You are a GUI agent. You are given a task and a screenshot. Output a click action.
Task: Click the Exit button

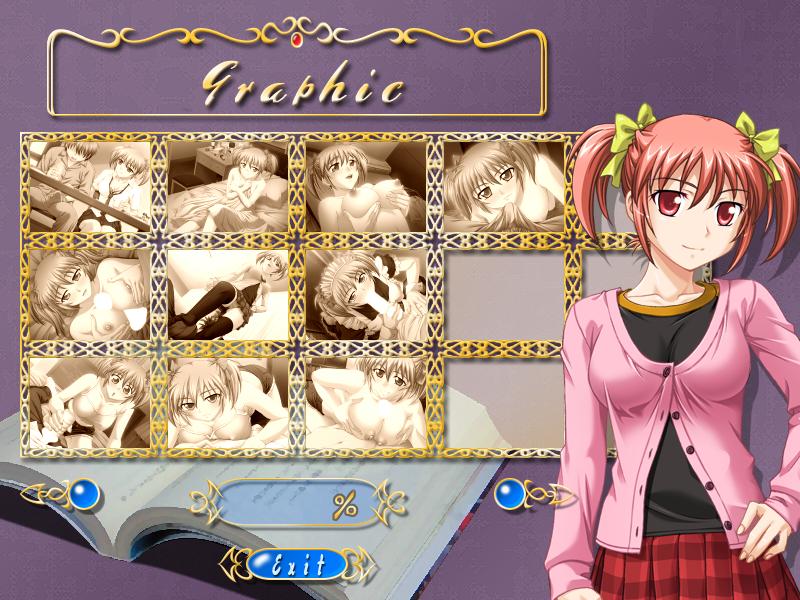(297, 565)
